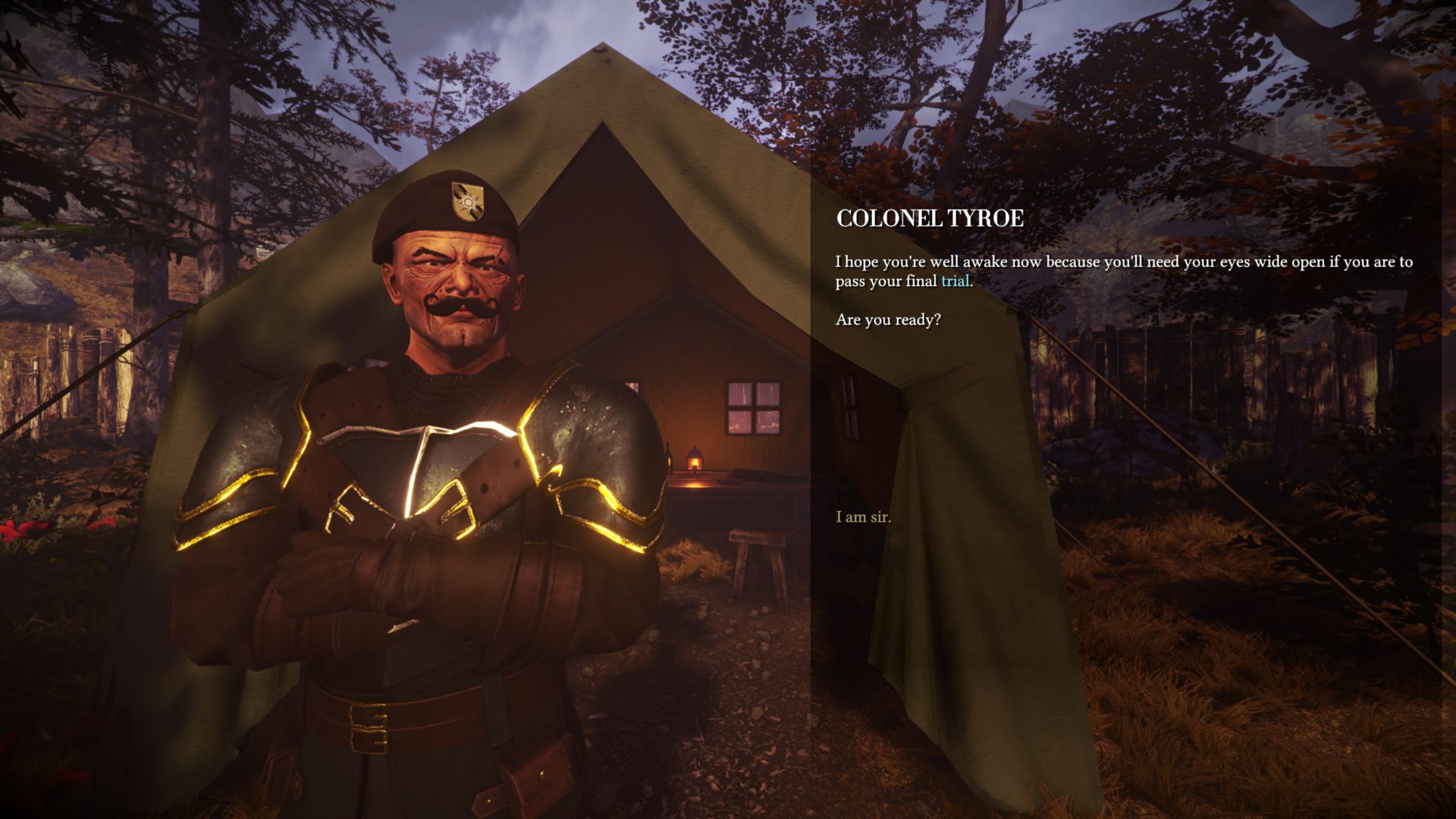Click the highlighted "trial" keyword
Screen dimensions: 1456x819
point(955,281)
